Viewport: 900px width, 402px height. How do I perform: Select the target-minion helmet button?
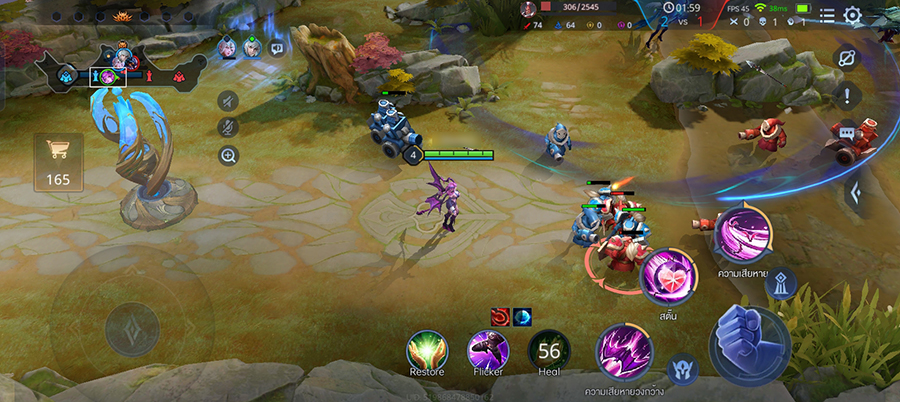[682, 369]
